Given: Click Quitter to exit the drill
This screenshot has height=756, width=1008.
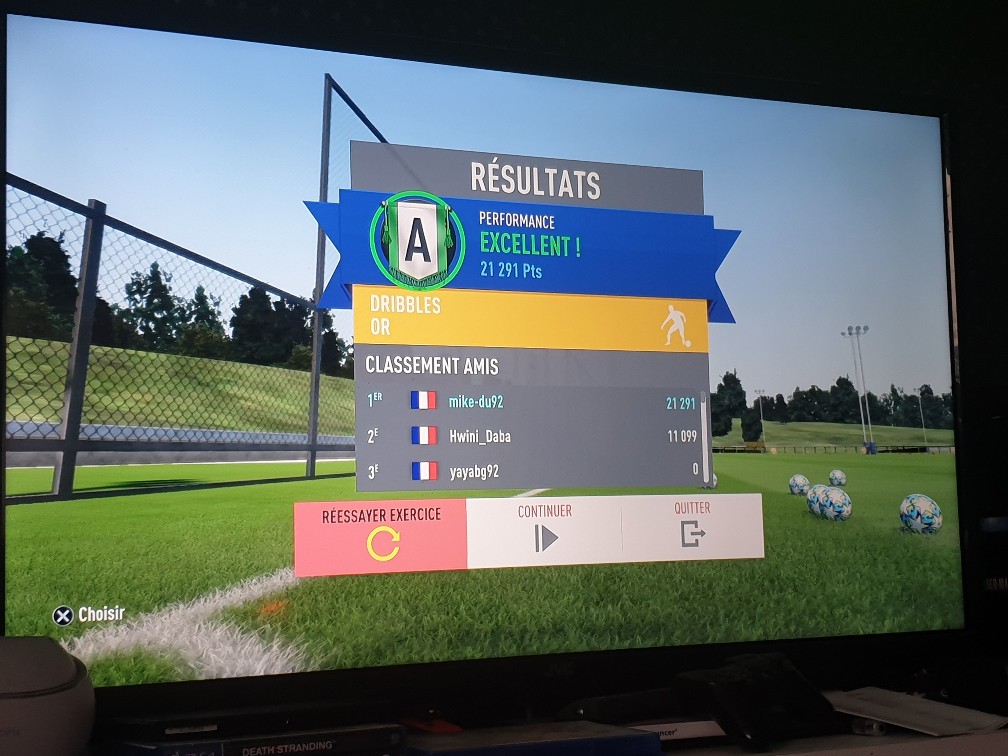Looking at the screenshot, I should pos(692,526).
